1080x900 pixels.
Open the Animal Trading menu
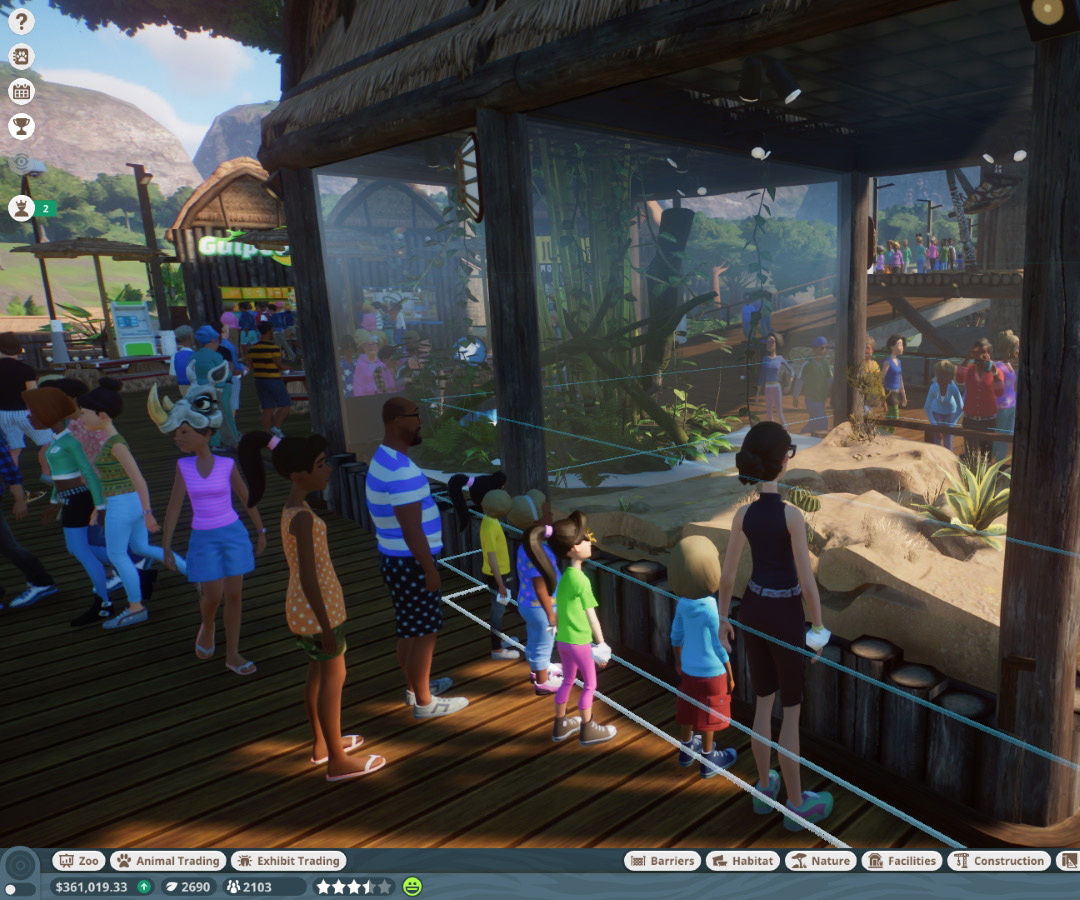pos(167,861)
